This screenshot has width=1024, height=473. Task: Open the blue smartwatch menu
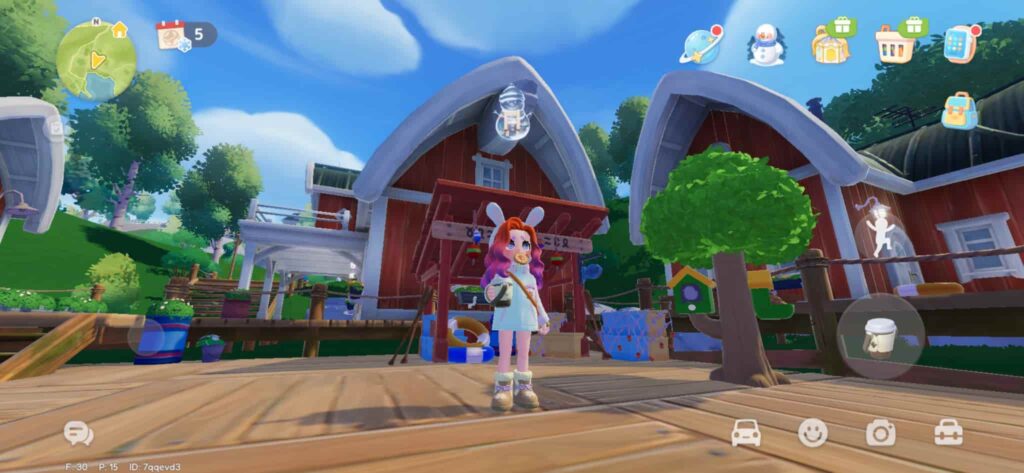pyautogui.click(x=960, y=44)
